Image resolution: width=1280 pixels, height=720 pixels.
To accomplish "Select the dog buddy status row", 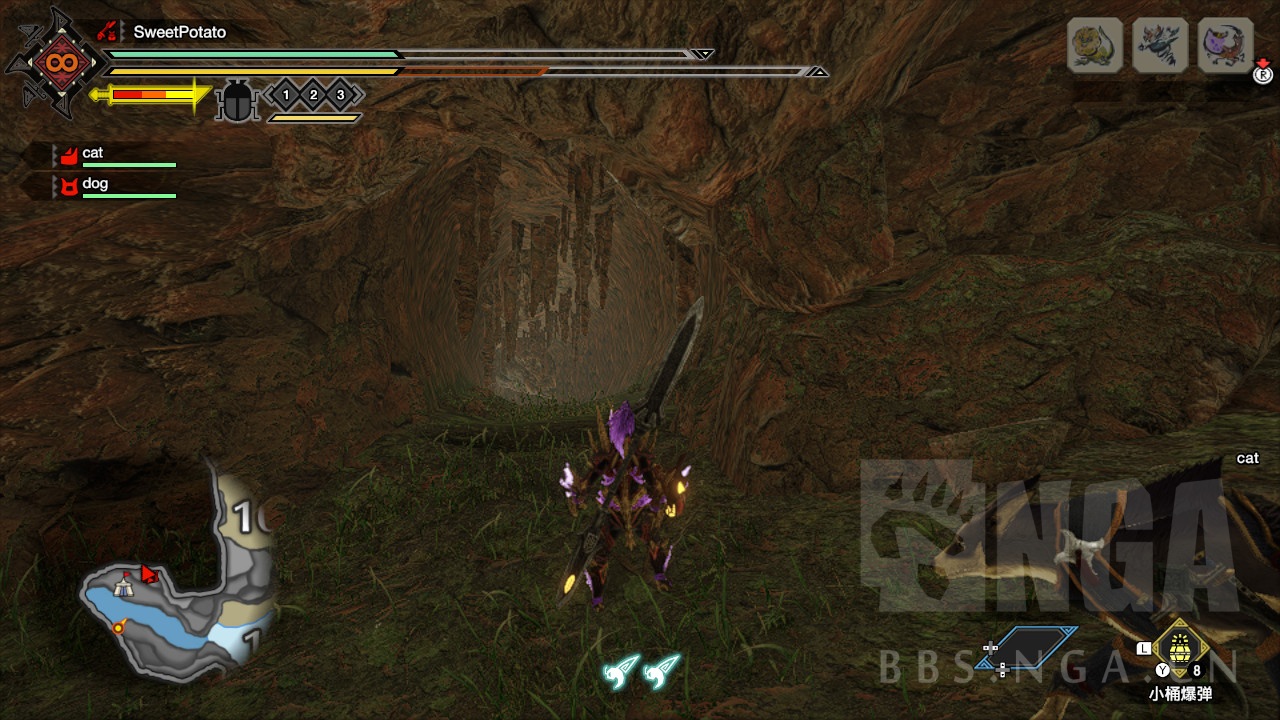I will click(114, 186).
